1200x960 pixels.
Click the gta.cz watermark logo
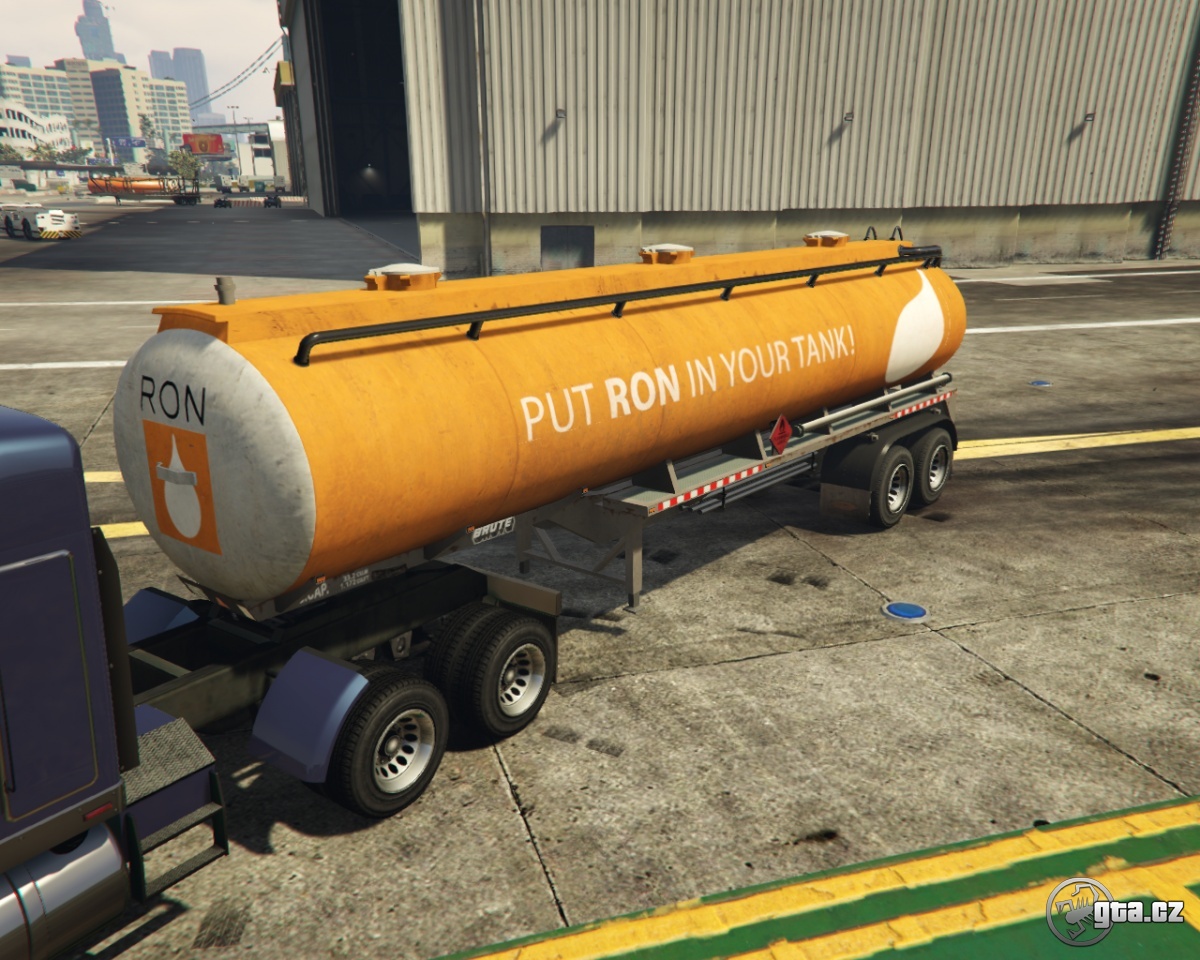point(1114,911)
